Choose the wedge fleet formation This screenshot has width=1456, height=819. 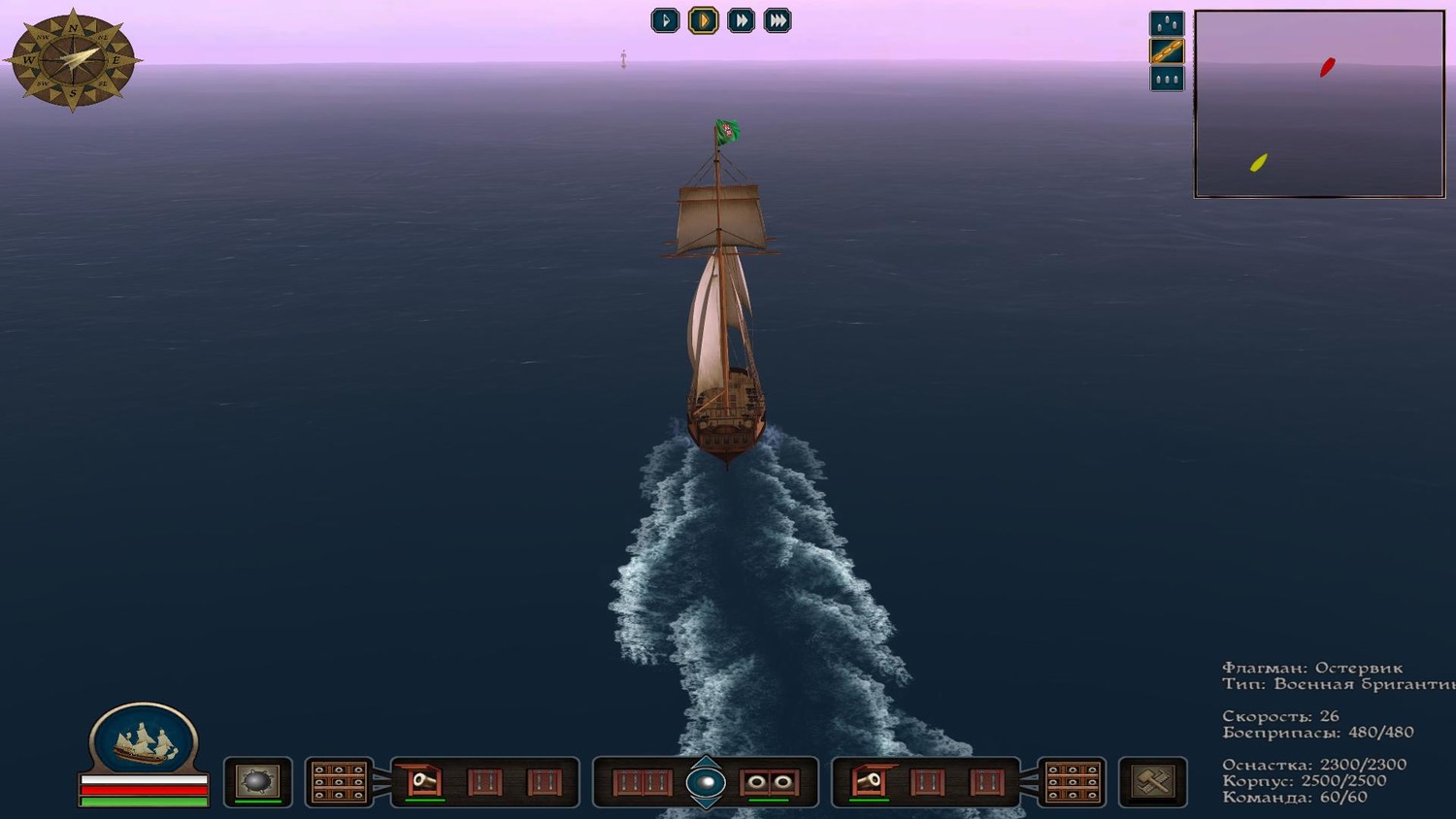1166,23
